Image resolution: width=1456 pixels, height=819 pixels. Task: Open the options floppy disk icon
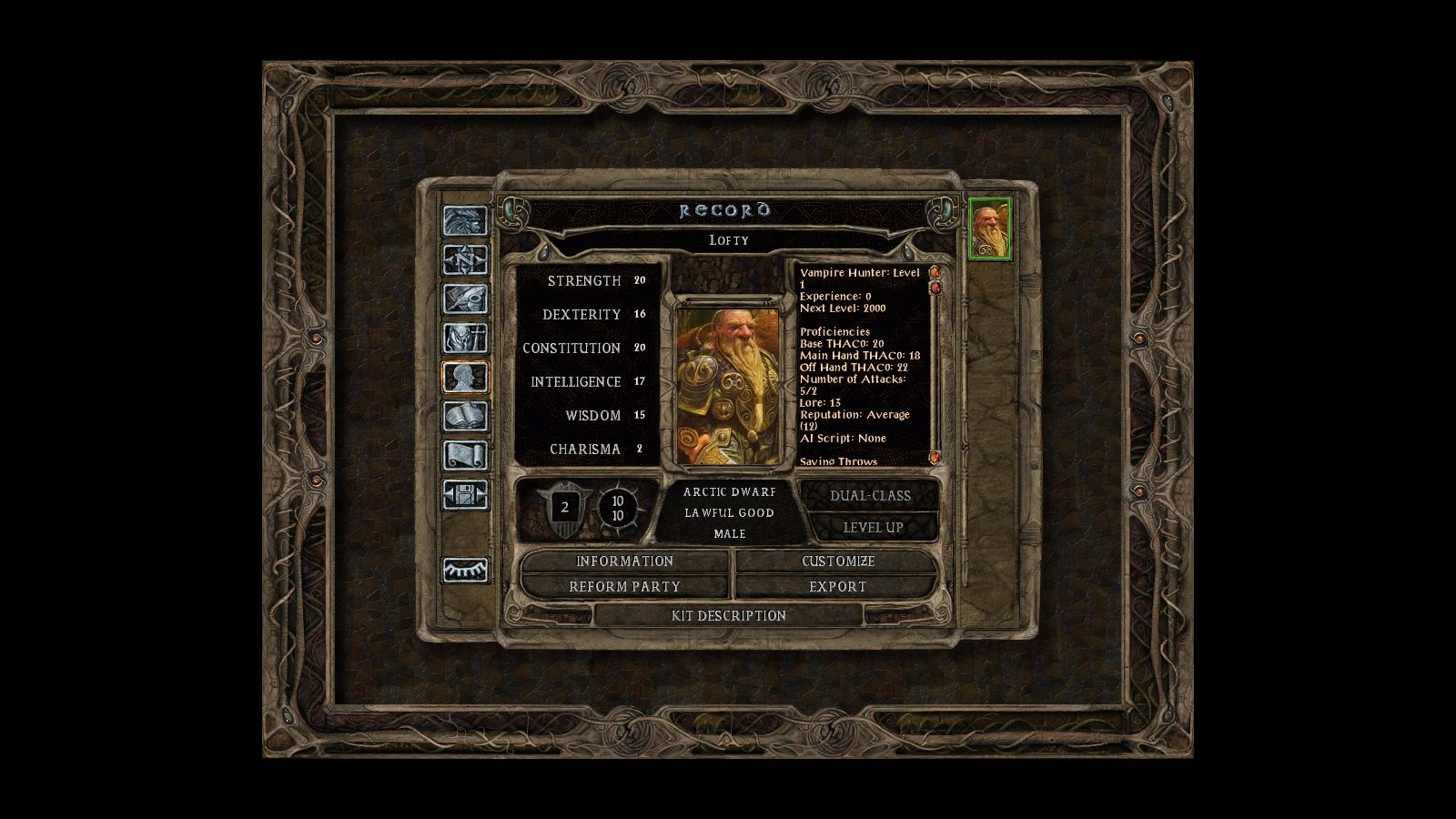pyautogui.click(x=465, y=495)
